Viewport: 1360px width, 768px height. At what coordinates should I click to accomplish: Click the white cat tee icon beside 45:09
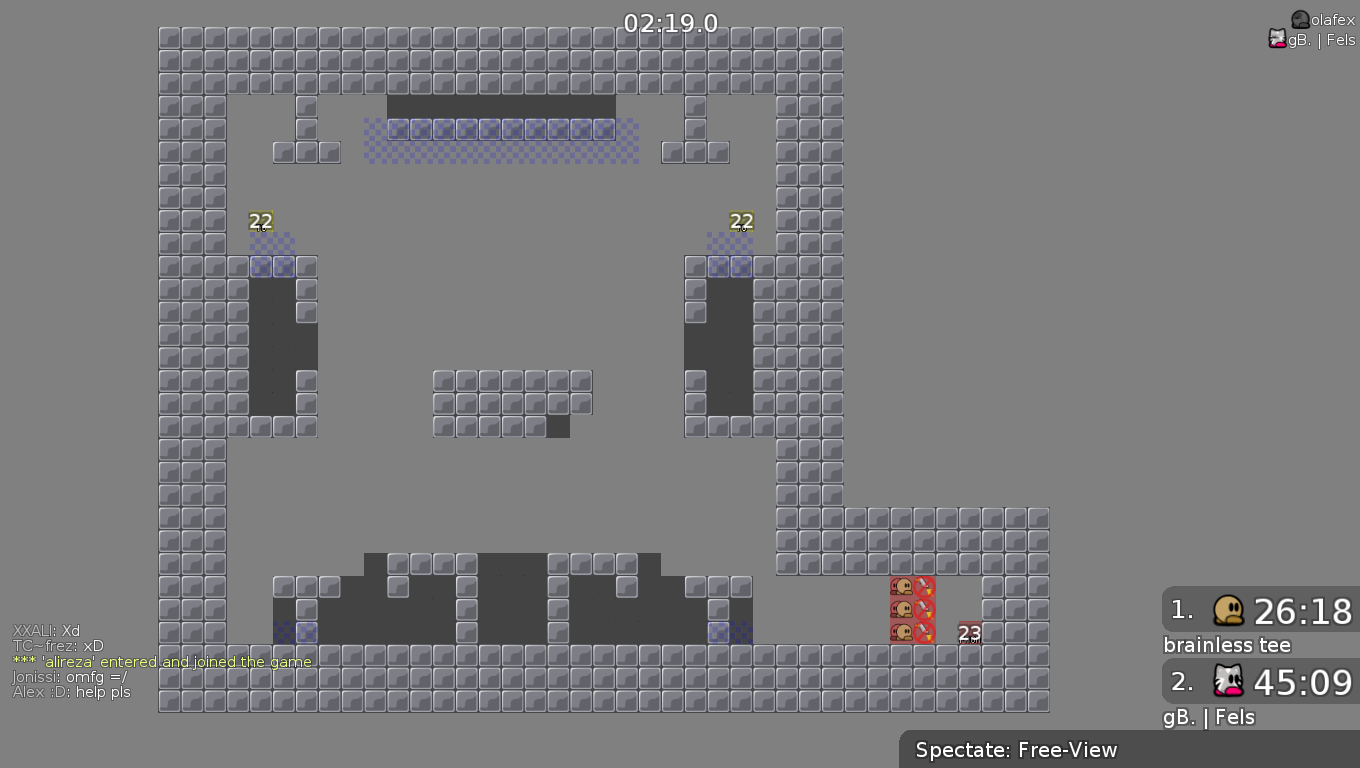[1228, 682]
